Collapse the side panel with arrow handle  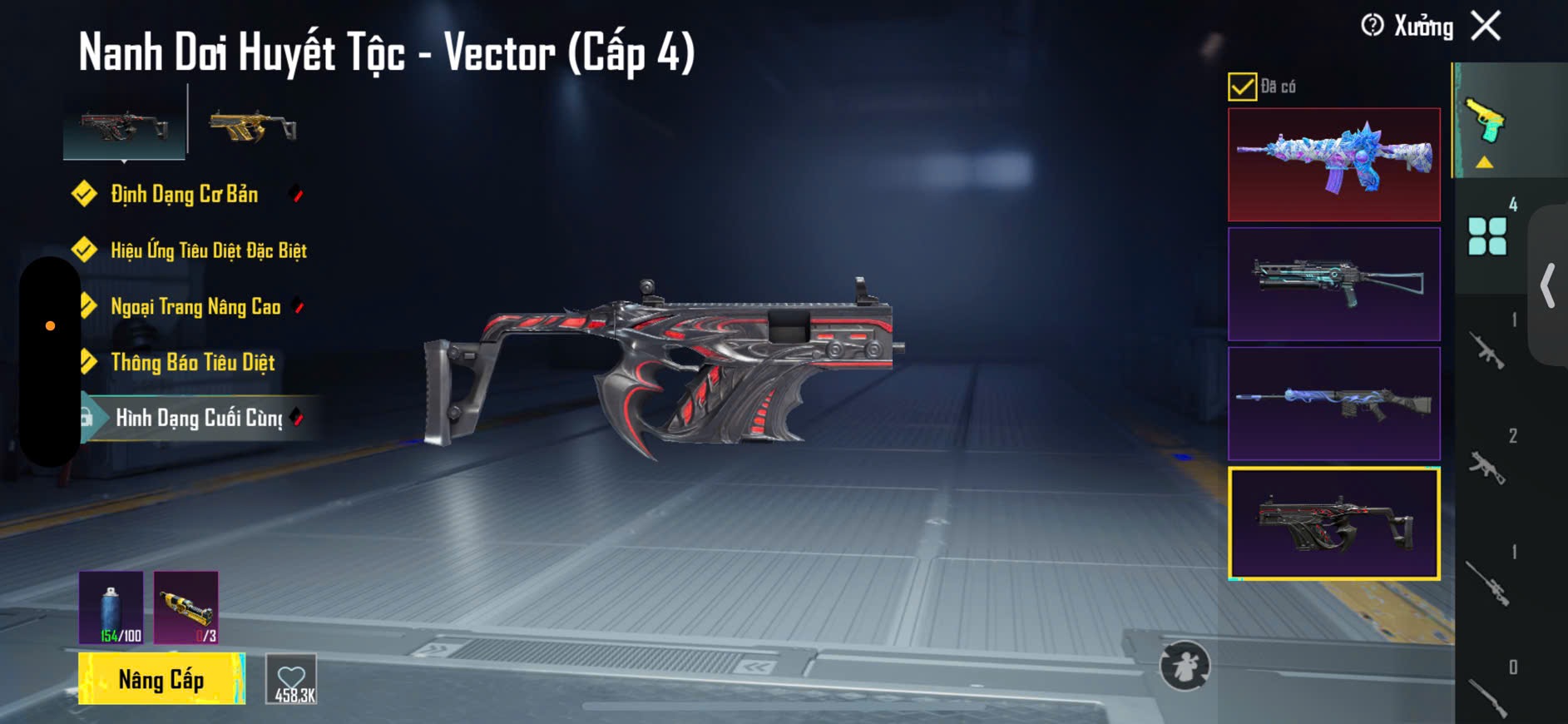coord(1549,285)
